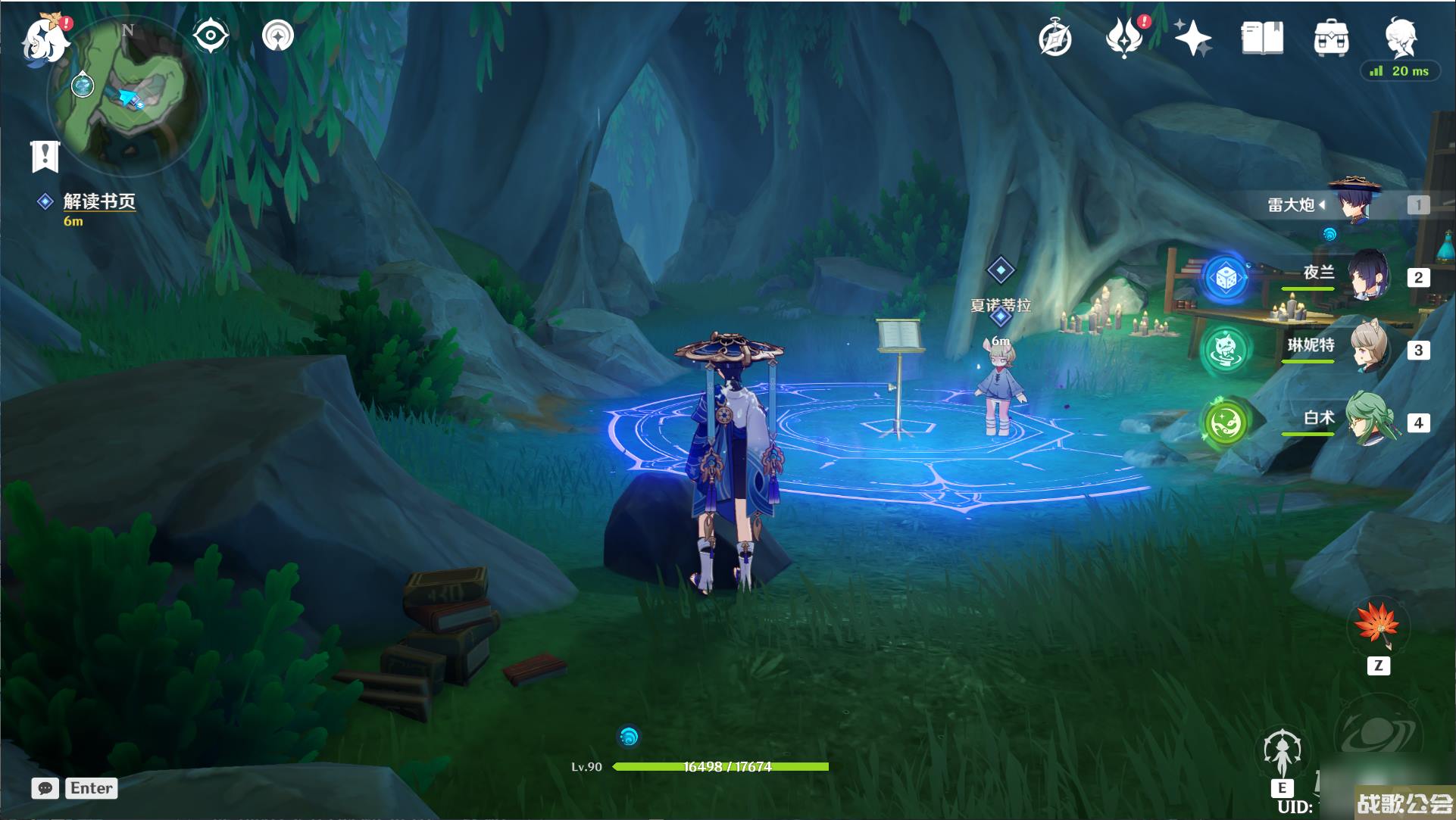
Task: Activate the elemental skill icon
Action: [1282, 753]
